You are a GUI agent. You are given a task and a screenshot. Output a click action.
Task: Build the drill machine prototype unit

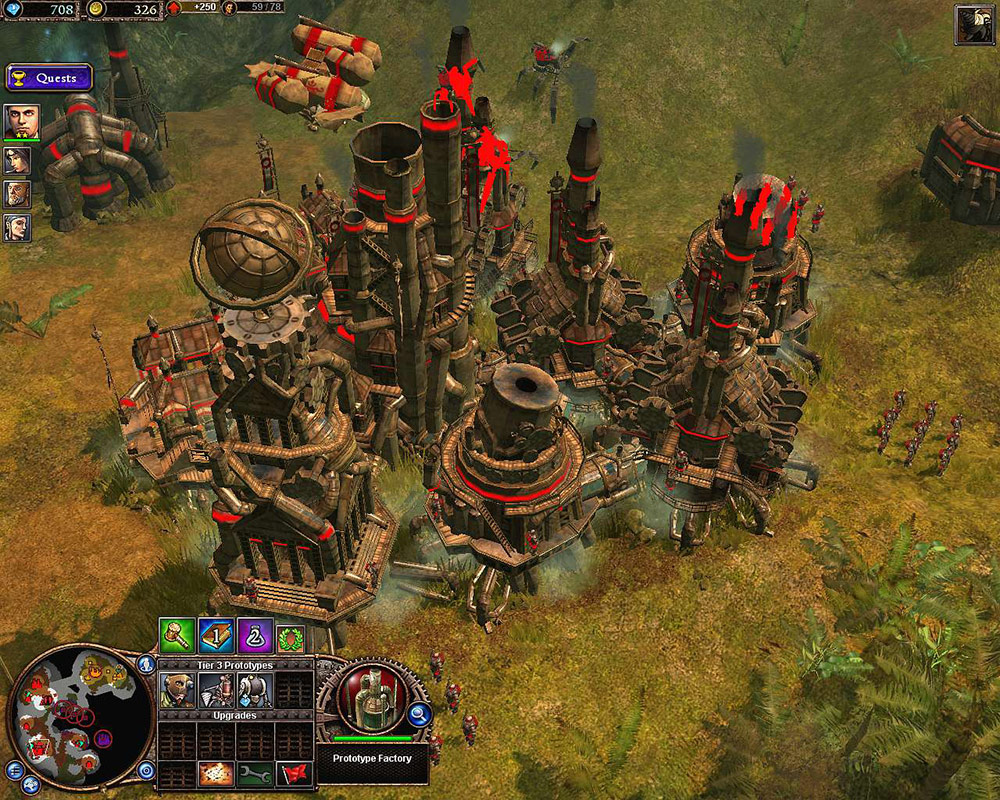(215, 690)
